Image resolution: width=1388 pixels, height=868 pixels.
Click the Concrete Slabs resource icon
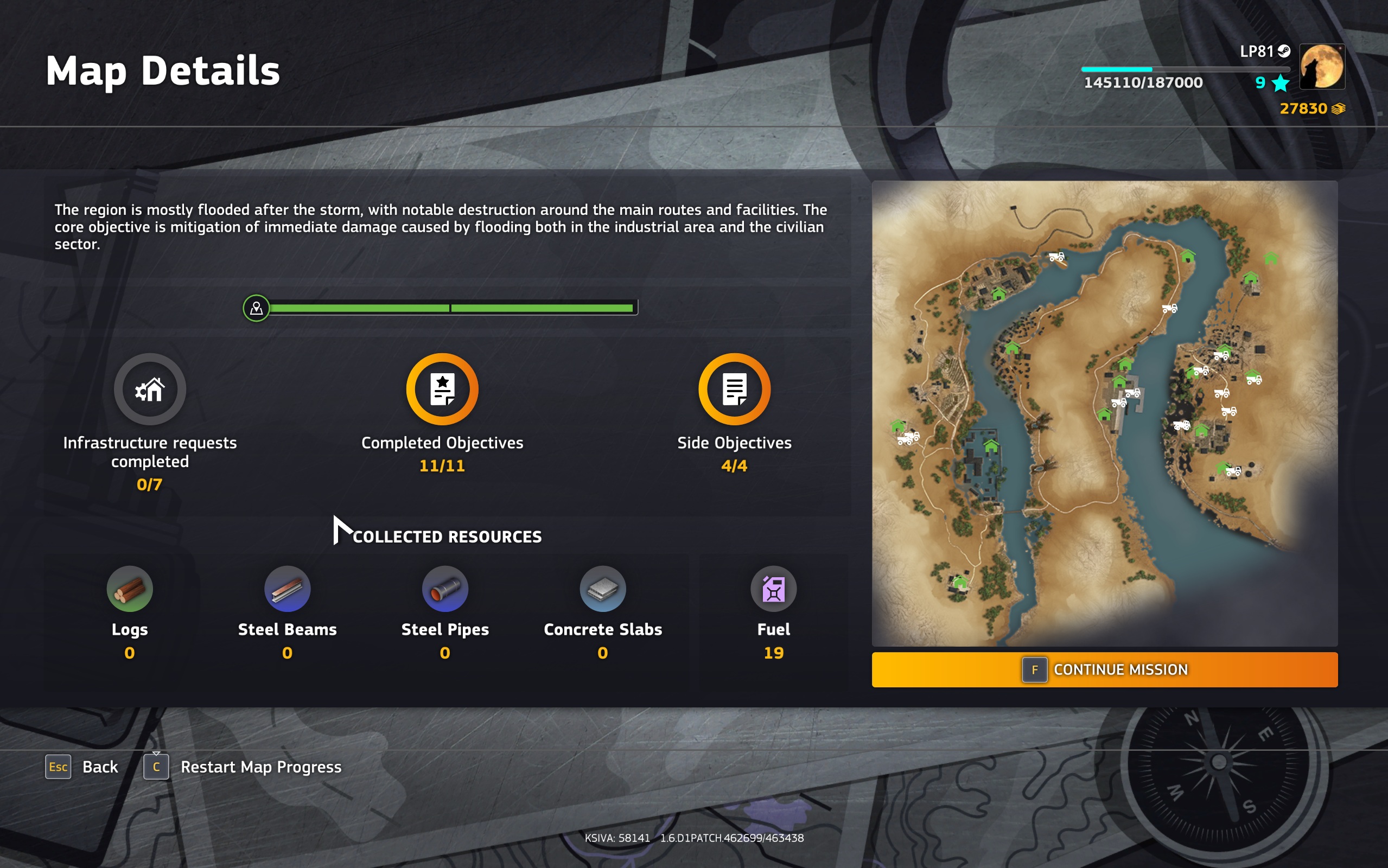coord(602,589)
